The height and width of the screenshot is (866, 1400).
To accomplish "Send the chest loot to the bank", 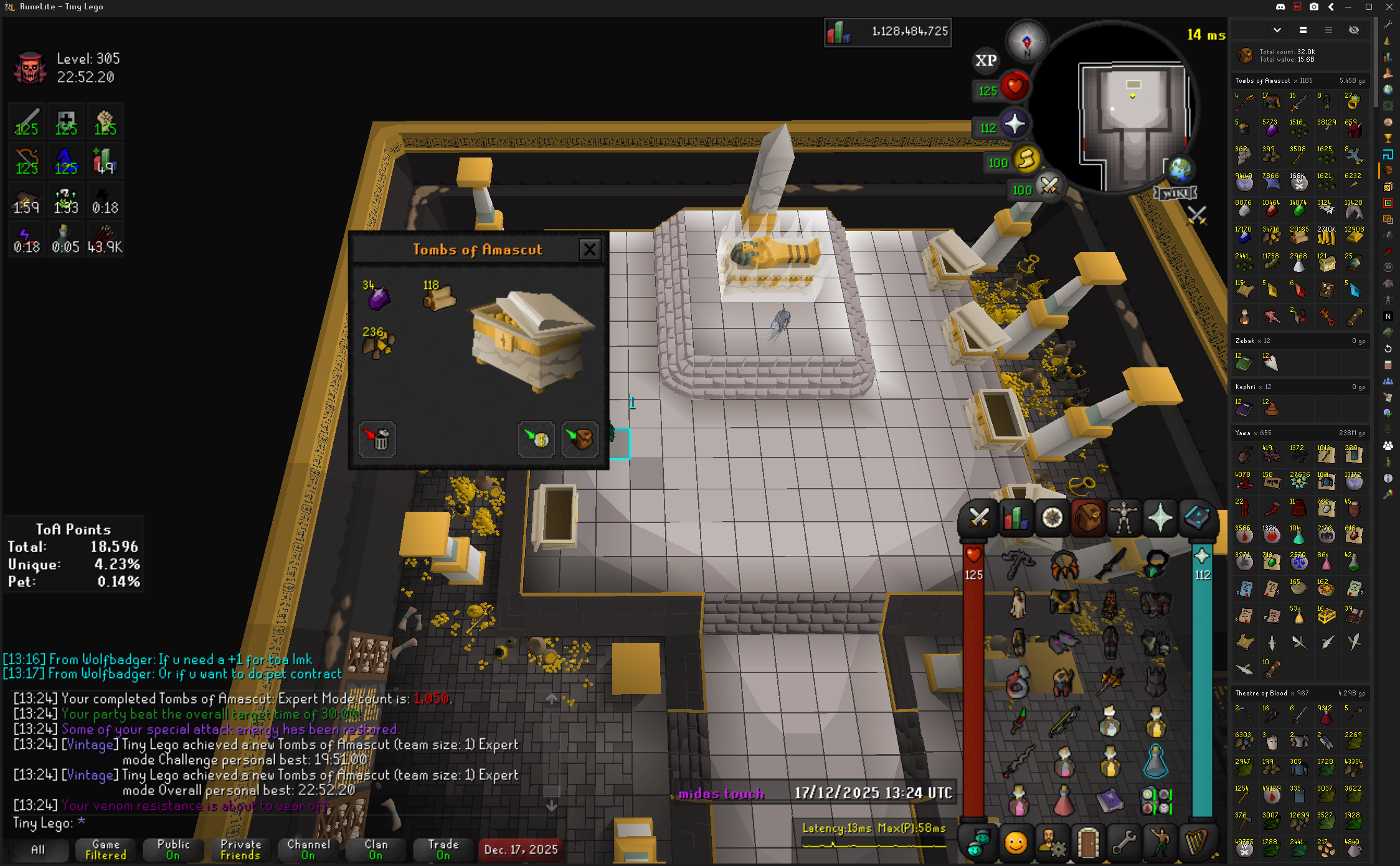I will pos(536,439).
